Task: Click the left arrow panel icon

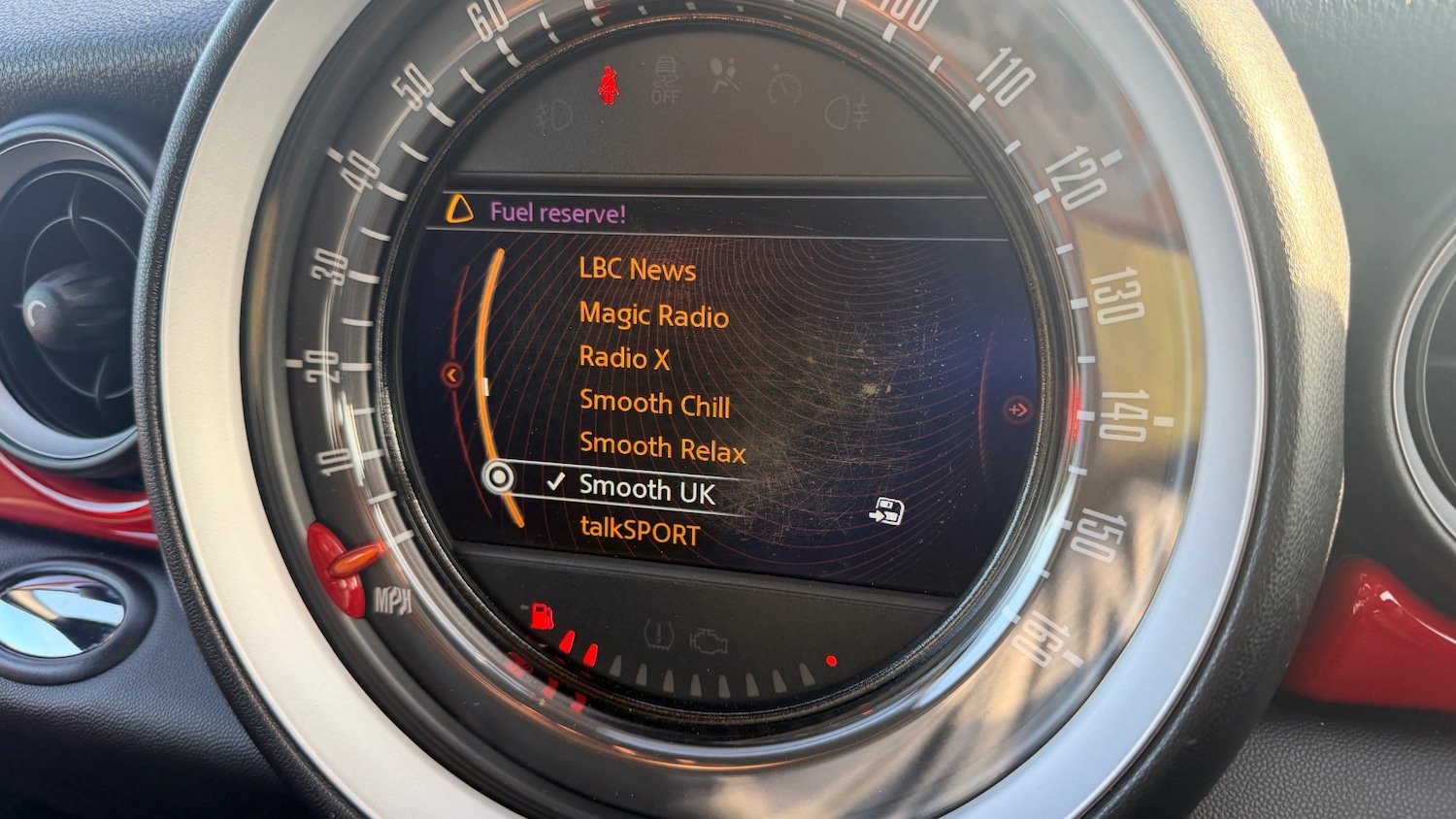Action: (x=451, y=375)
